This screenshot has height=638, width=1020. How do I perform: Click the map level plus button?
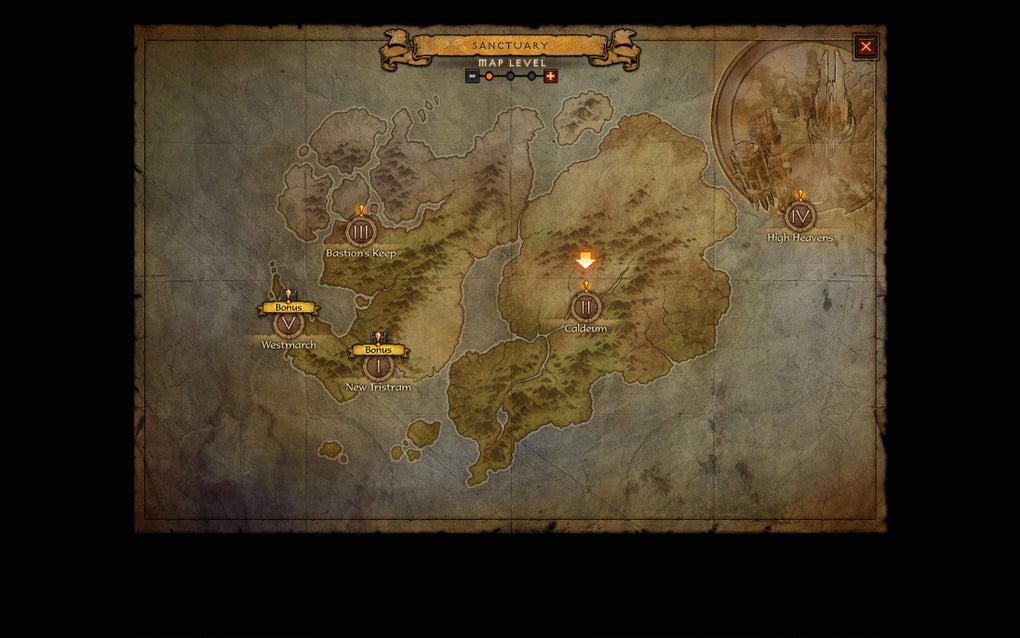pos(550,76)
